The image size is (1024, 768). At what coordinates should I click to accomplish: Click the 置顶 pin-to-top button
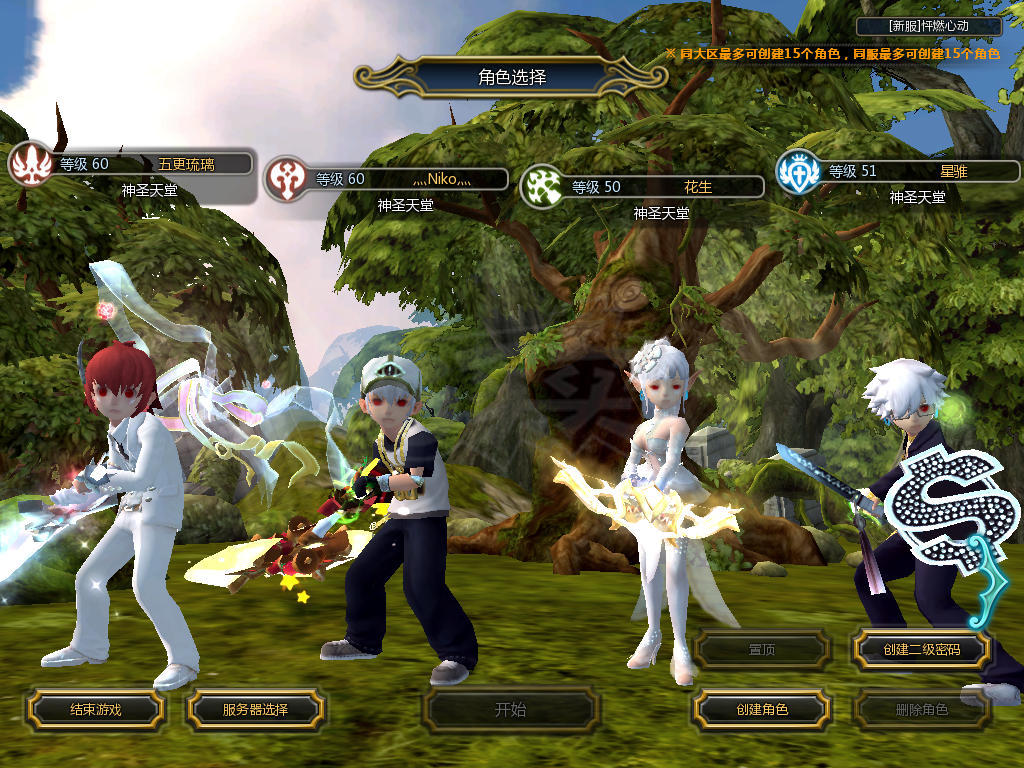click(762, 649)
